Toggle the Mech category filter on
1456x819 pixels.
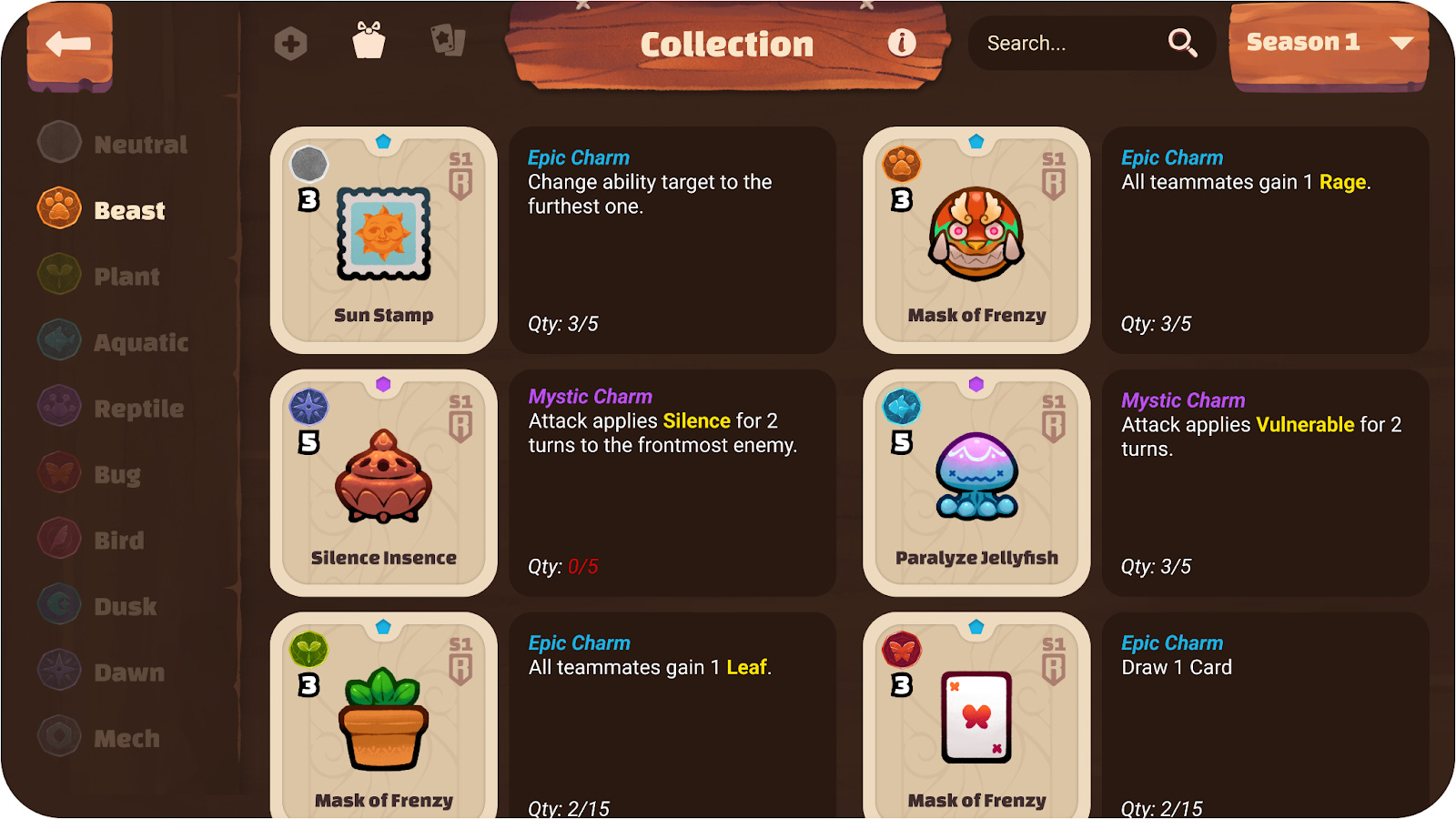click(58, 737)
